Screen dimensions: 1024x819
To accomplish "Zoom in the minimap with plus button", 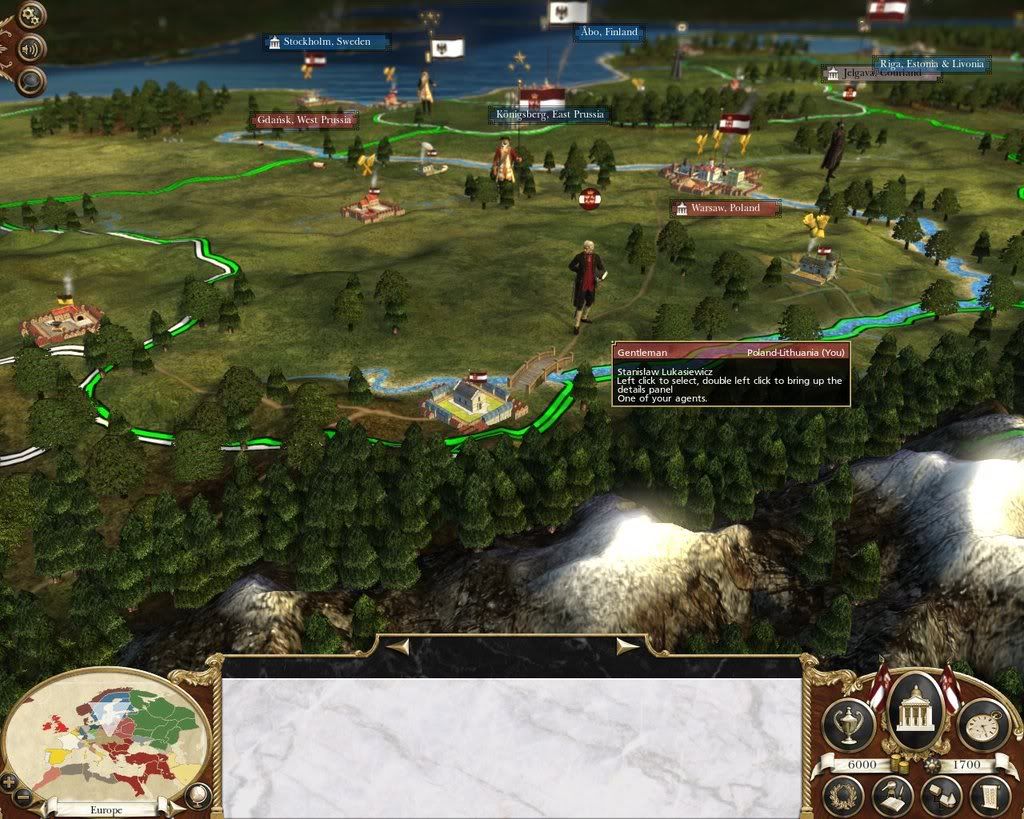I will tap(10, 780).
